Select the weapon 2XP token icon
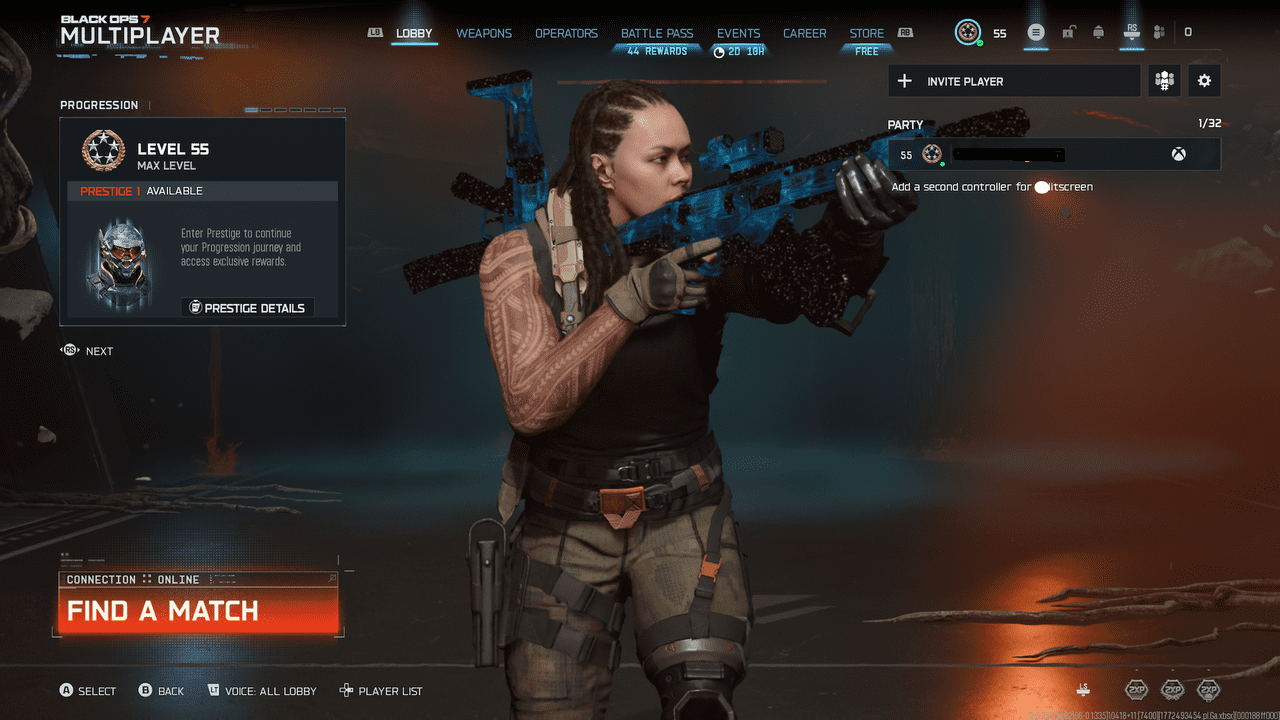This screenshot has height=720, width=1280. [x=1171, y=690]
